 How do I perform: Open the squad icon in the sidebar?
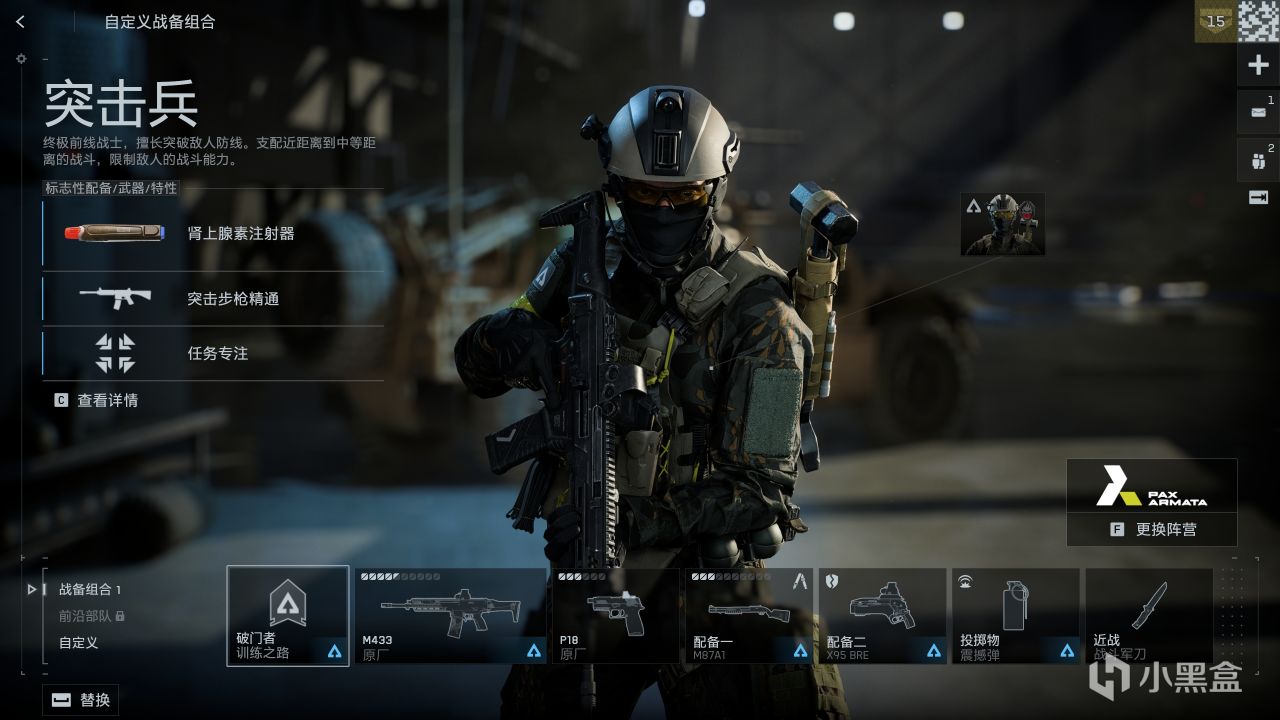tap(1258, 160)
